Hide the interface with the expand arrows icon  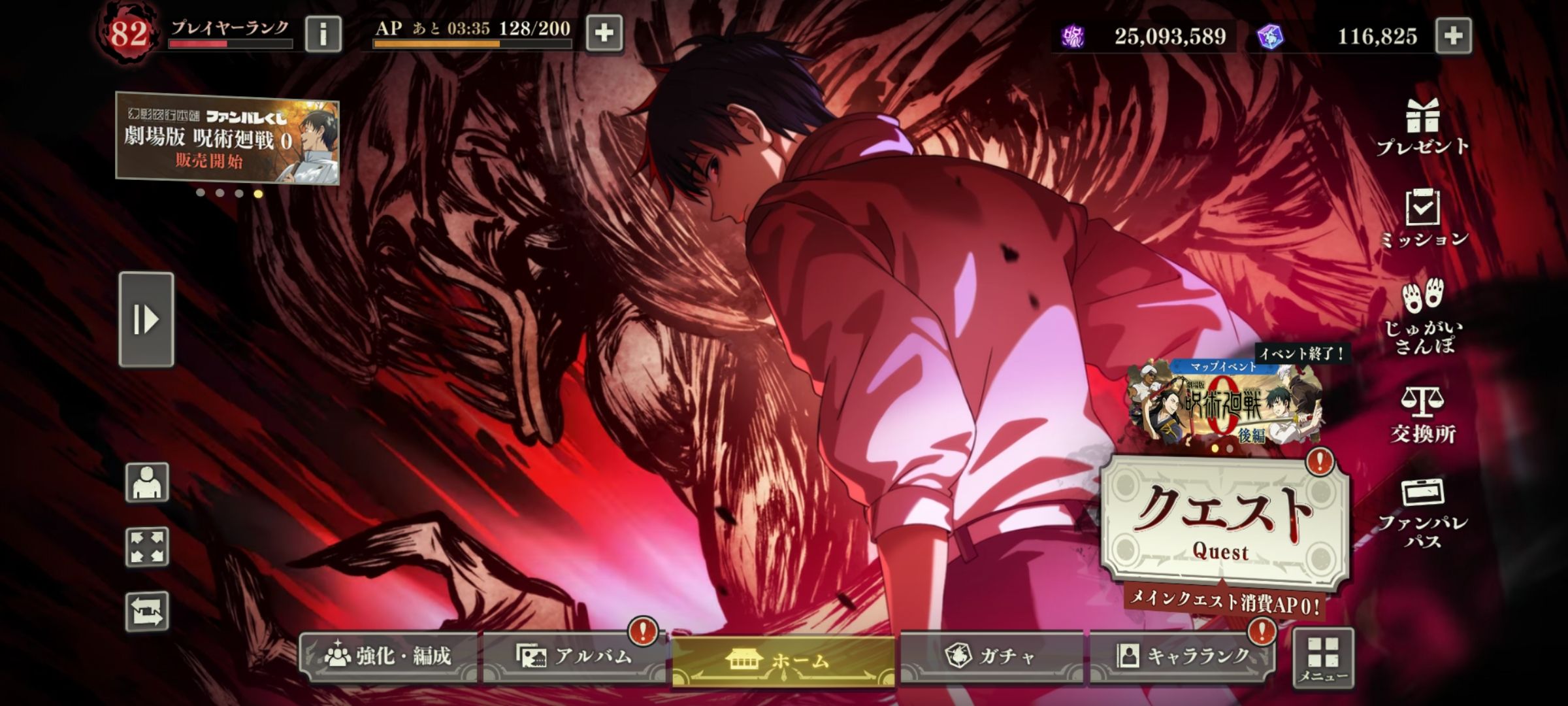(147, 546)
